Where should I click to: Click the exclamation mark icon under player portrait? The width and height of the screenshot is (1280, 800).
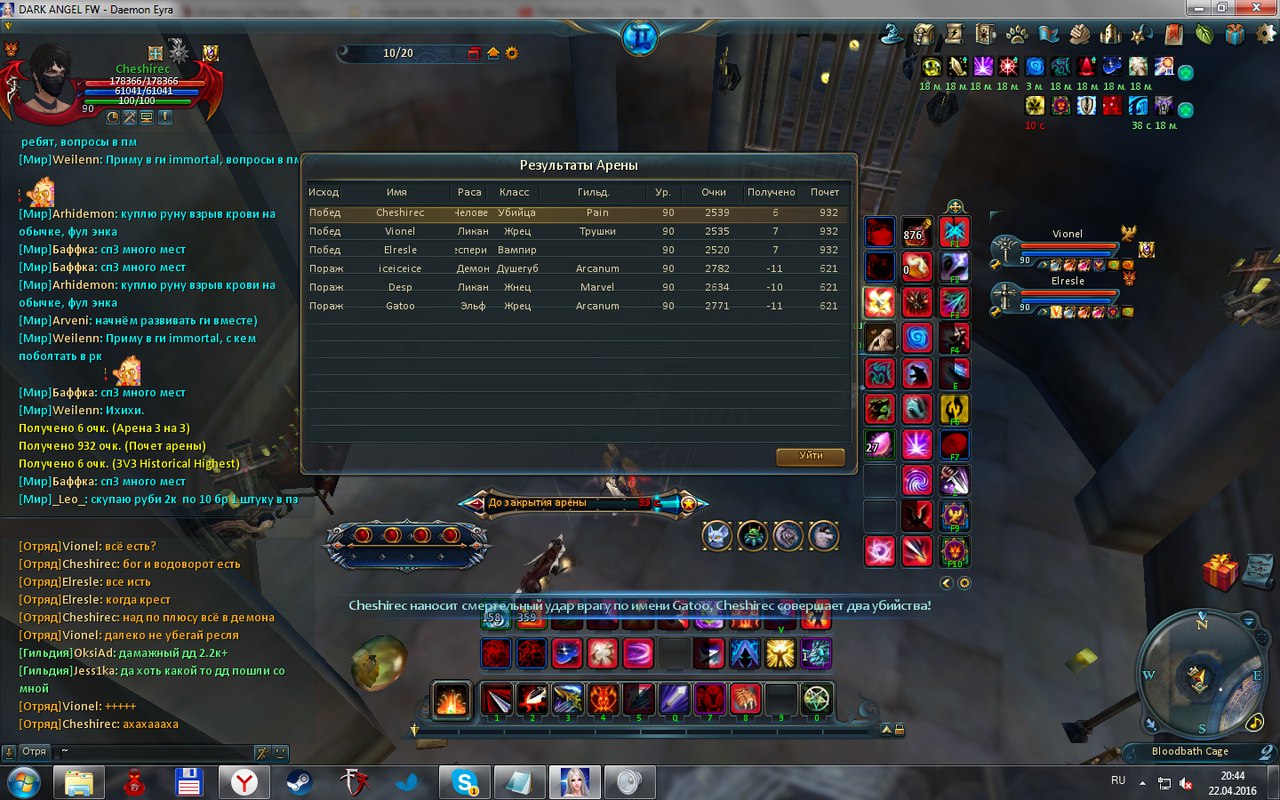coord(164,117)
